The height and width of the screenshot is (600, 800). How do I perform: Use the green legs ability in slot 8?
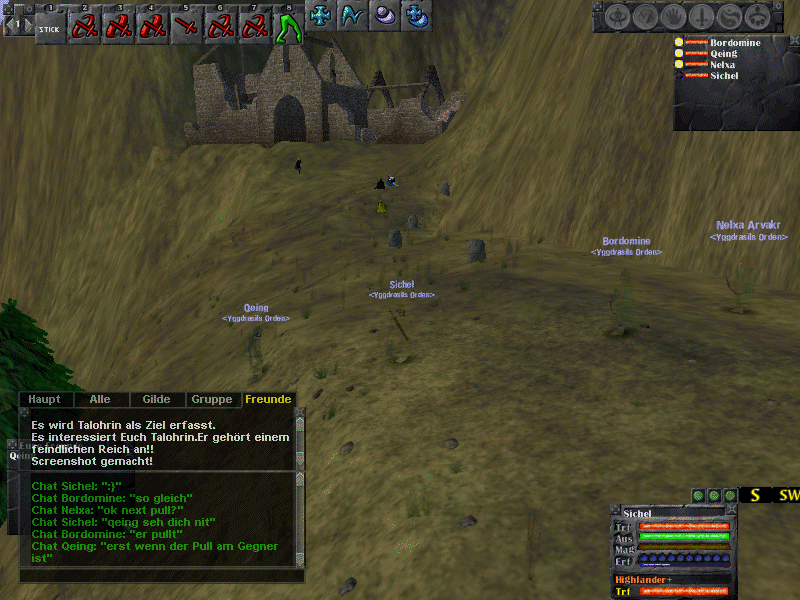pyautogui.click(x=288, y=27)
